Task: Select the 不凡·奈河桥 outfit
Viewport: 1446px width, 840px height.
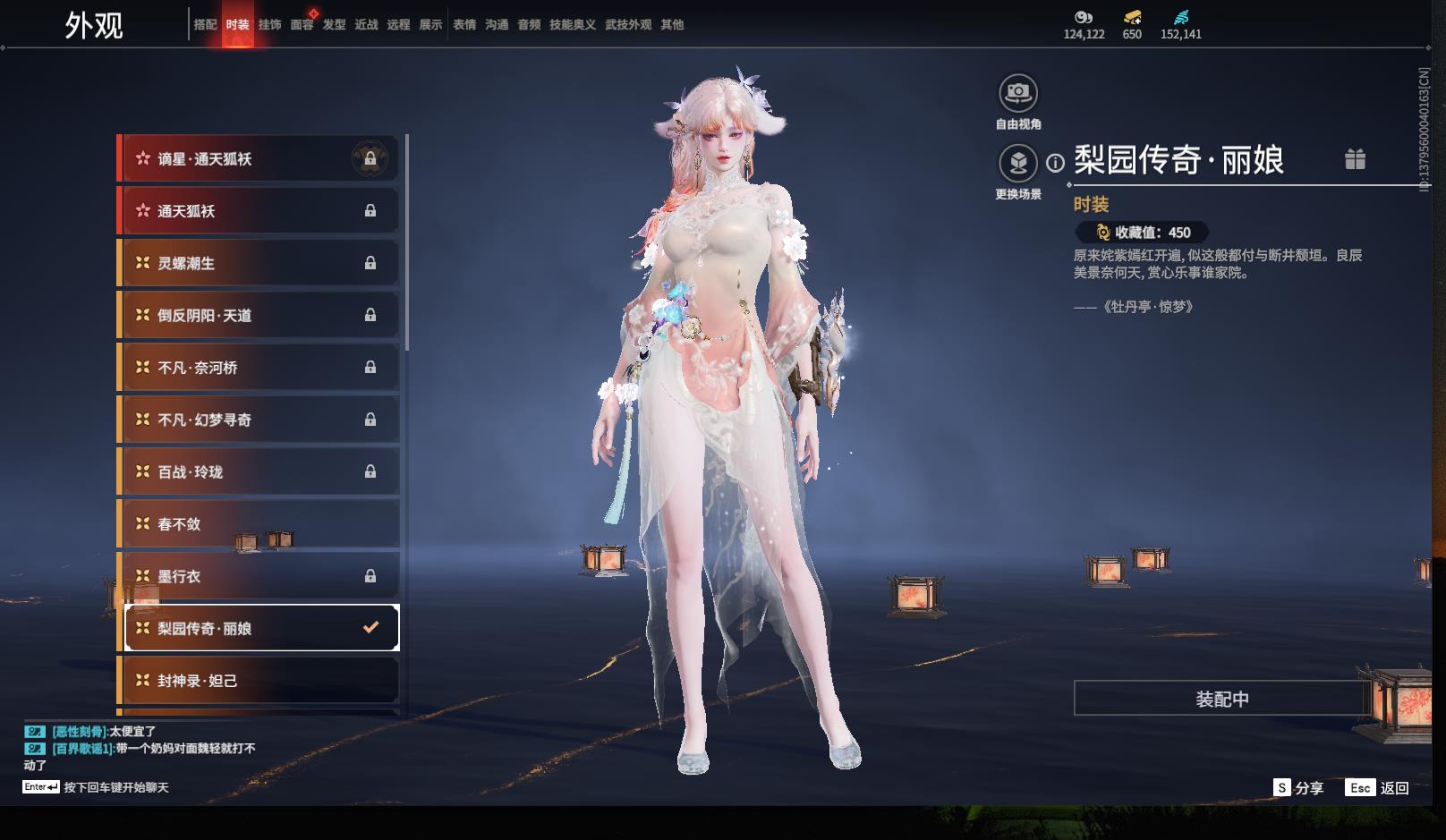Action: [x=259, y=368]
